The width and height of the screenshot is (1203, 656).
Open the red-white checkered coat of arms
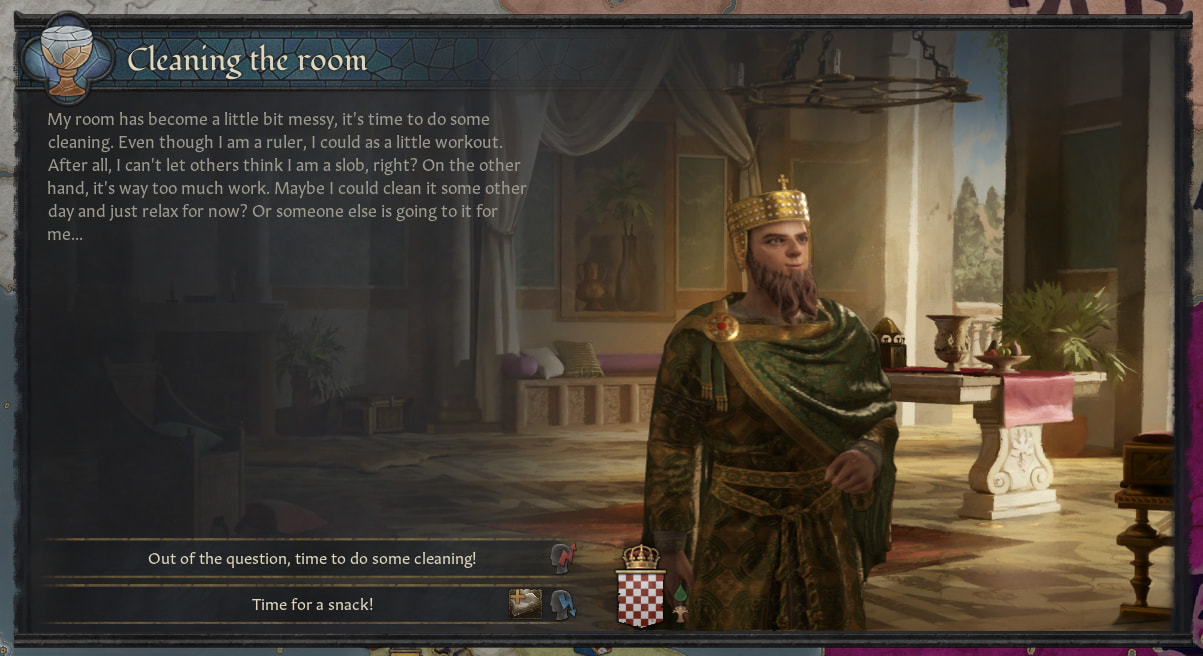pos(641,598)
